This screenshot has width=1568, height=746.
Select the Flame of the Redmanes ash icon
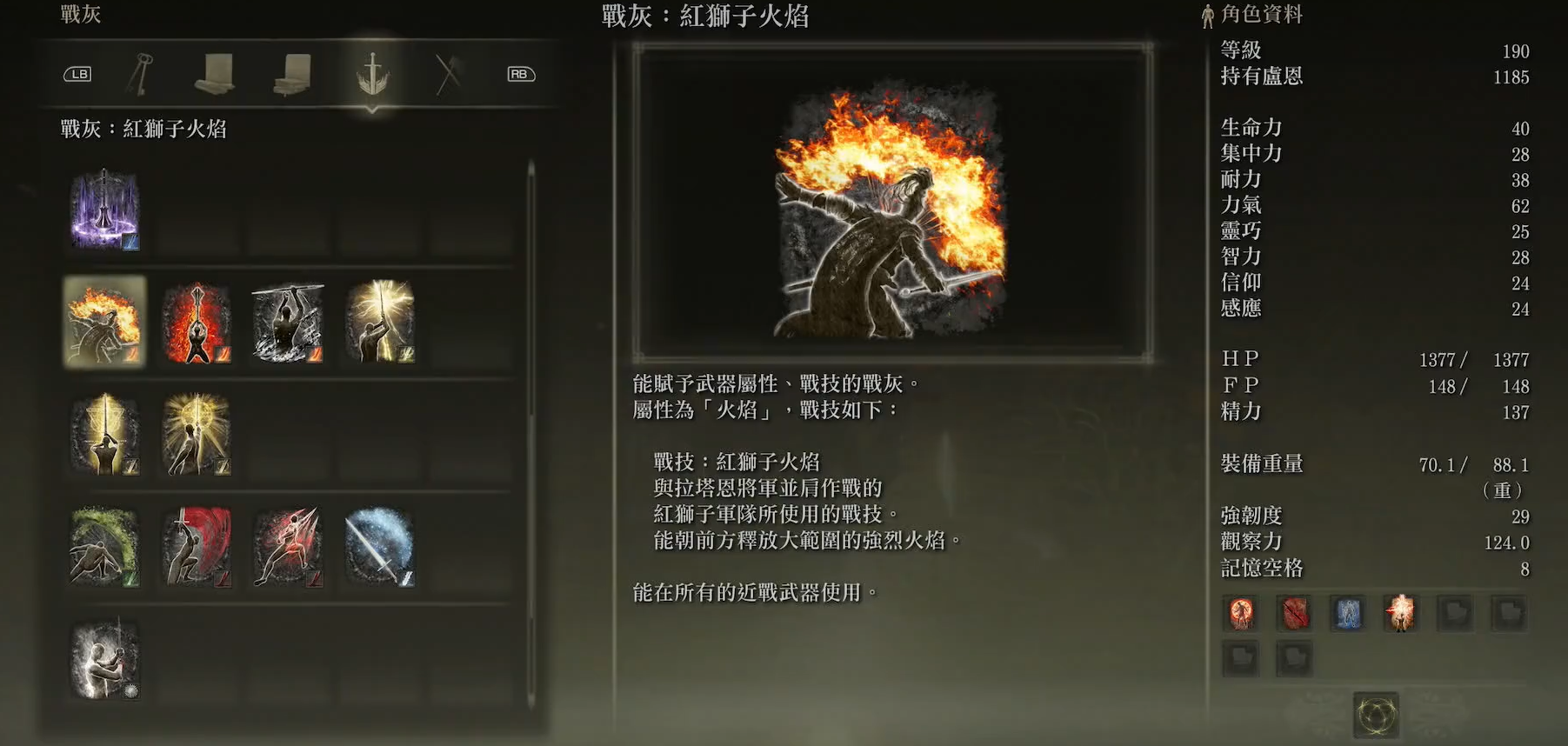coord(103,323)
